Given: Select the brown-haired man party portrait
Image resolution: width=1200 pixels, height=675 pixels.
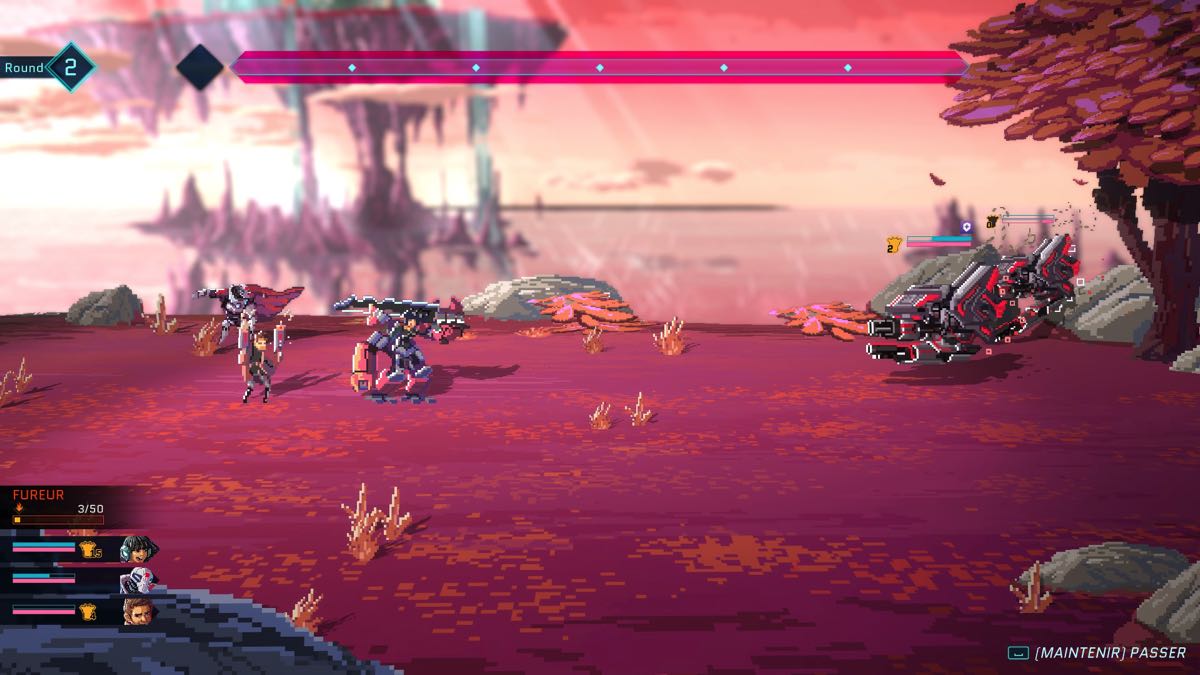Looking at the screenshot, I should point(136,609).
